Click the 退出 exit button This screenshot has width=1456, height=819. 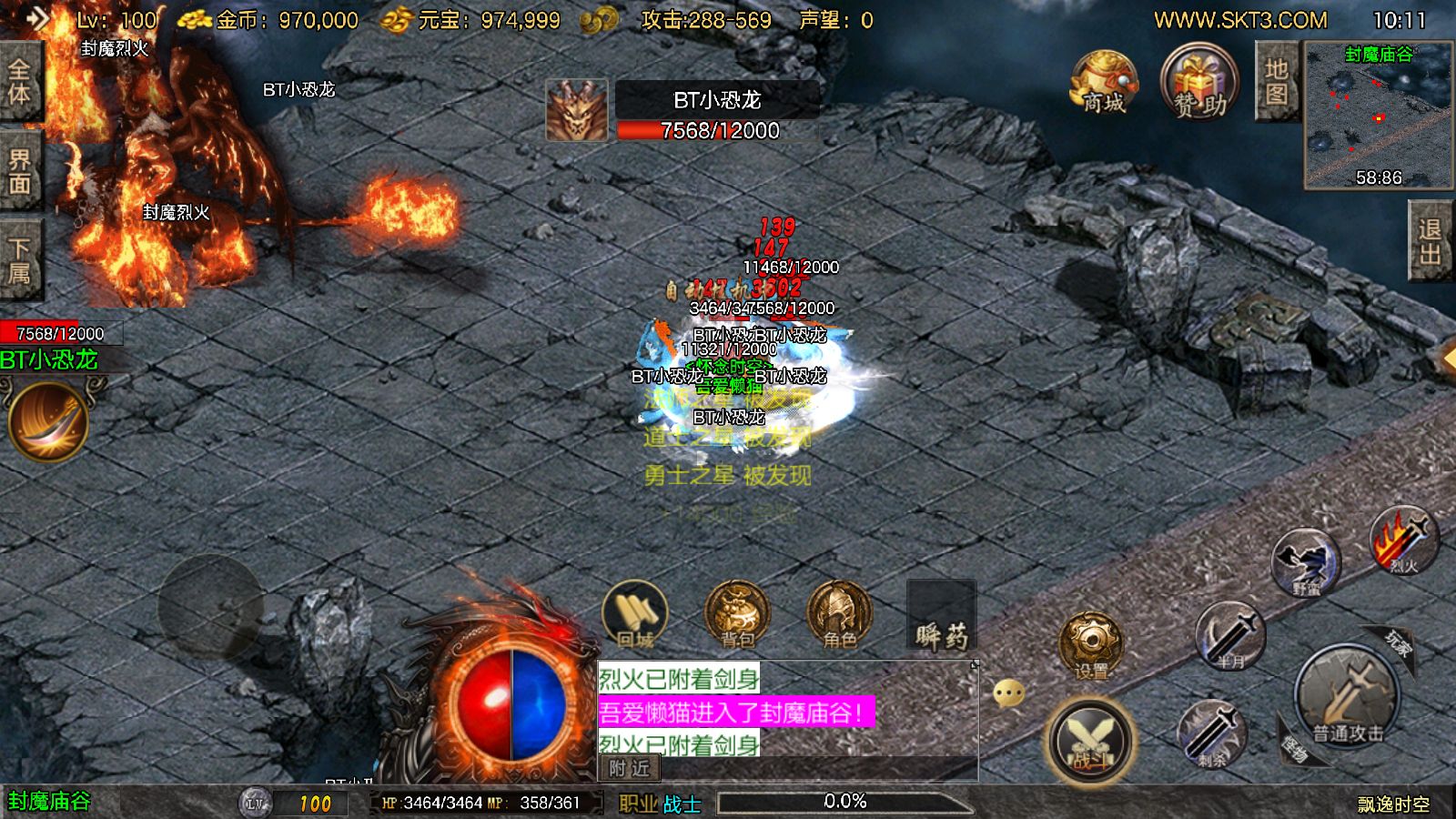point(1431,242)
